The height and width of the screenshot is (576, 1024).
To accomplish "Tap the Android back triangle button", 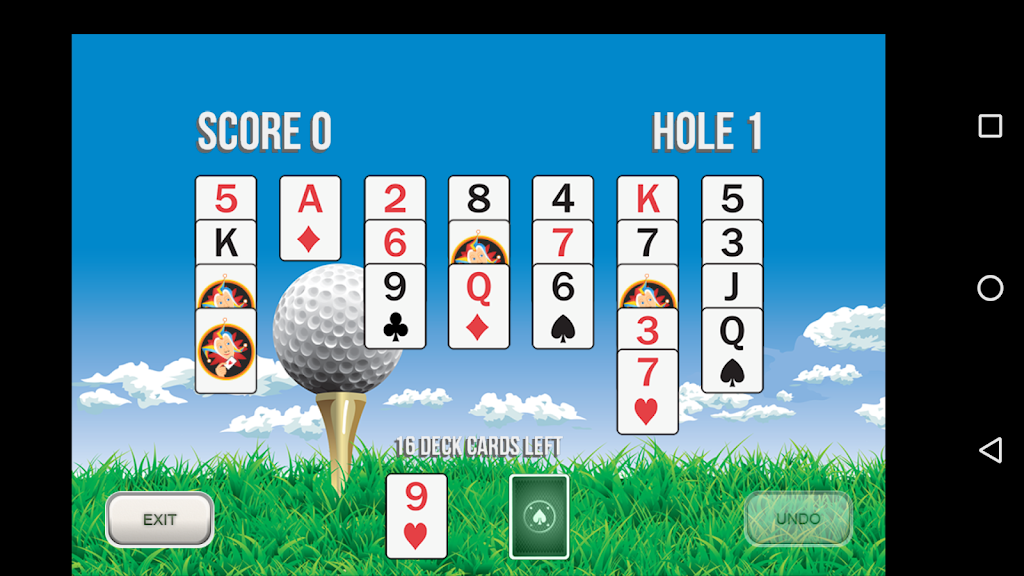I will [990, 450].
